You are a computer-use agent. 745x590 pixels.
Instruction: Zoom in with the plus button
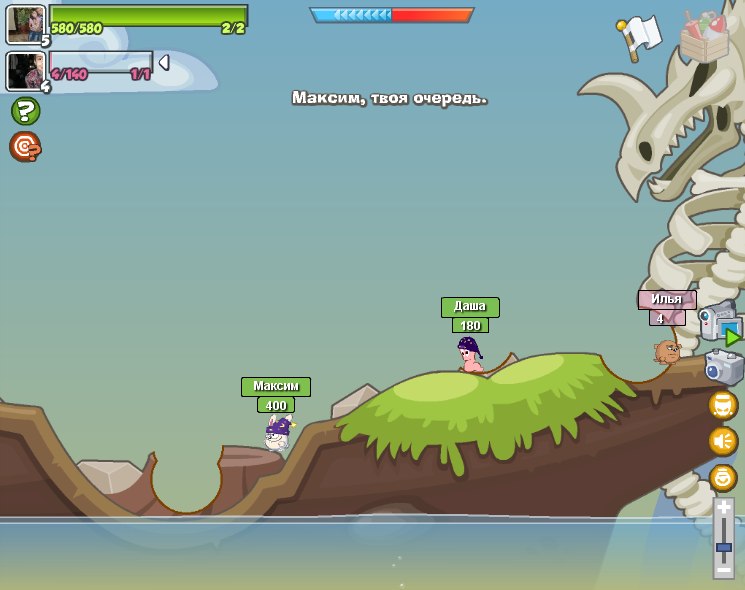tap(723, 509)
